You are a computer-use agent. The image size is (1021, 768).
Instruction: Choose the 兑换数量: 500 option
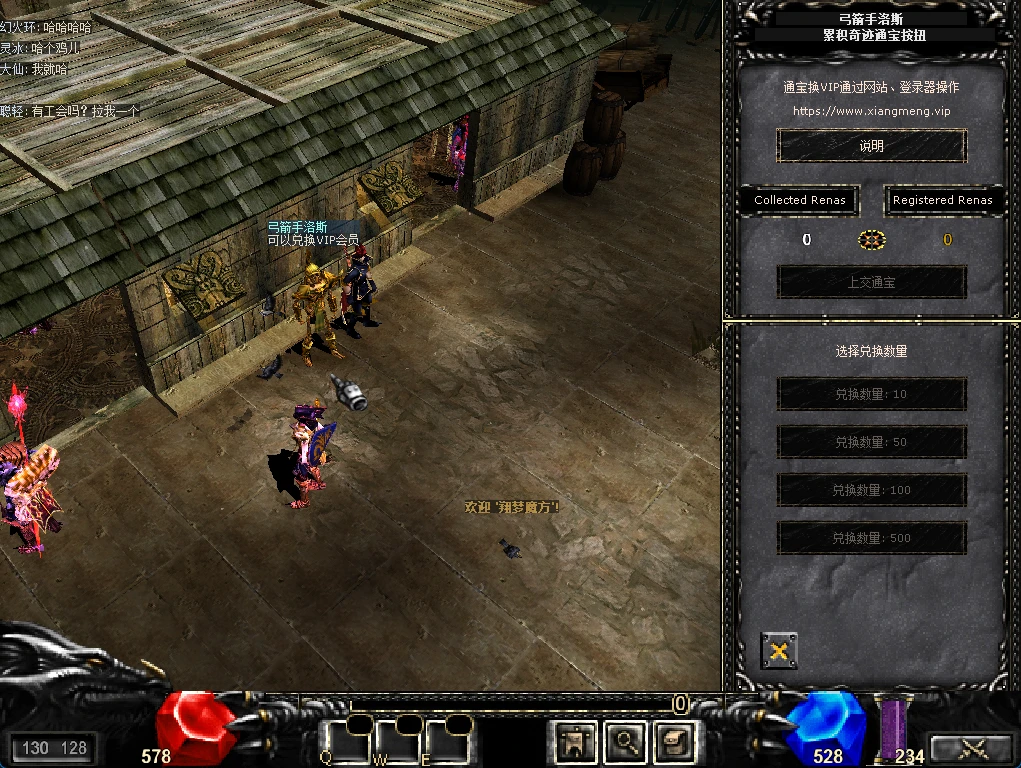pos(871,538)
